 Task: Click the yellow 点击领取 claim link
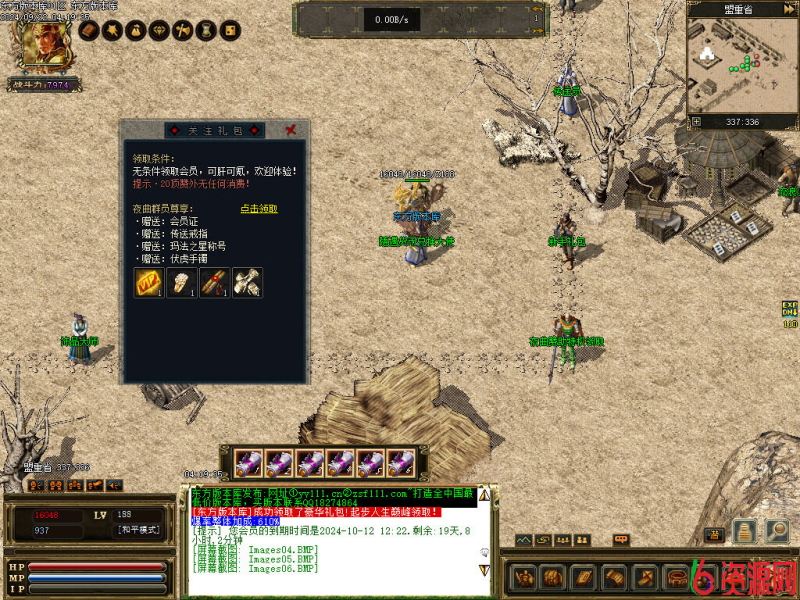coord(259,209)
